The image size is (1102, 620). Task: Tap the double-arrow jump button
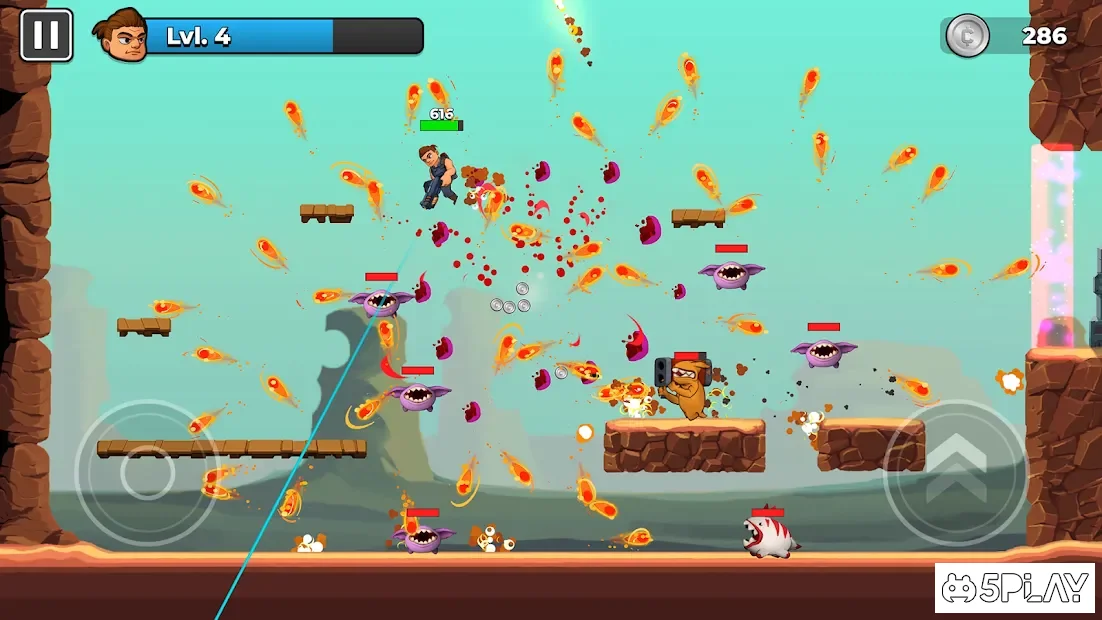[x=955, y=471]
